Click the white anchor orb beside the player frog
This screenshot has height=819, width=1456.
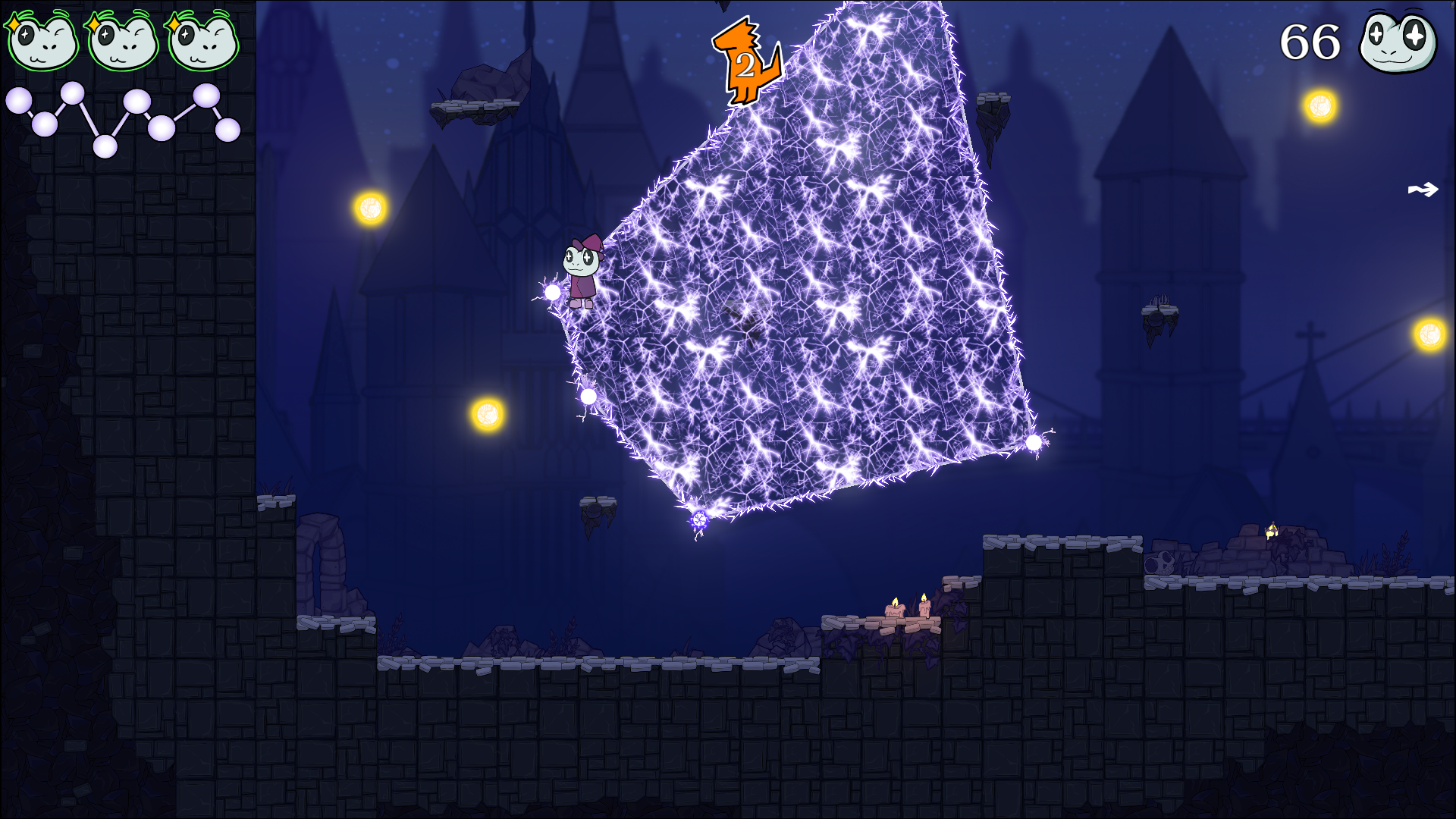(553, 292)
